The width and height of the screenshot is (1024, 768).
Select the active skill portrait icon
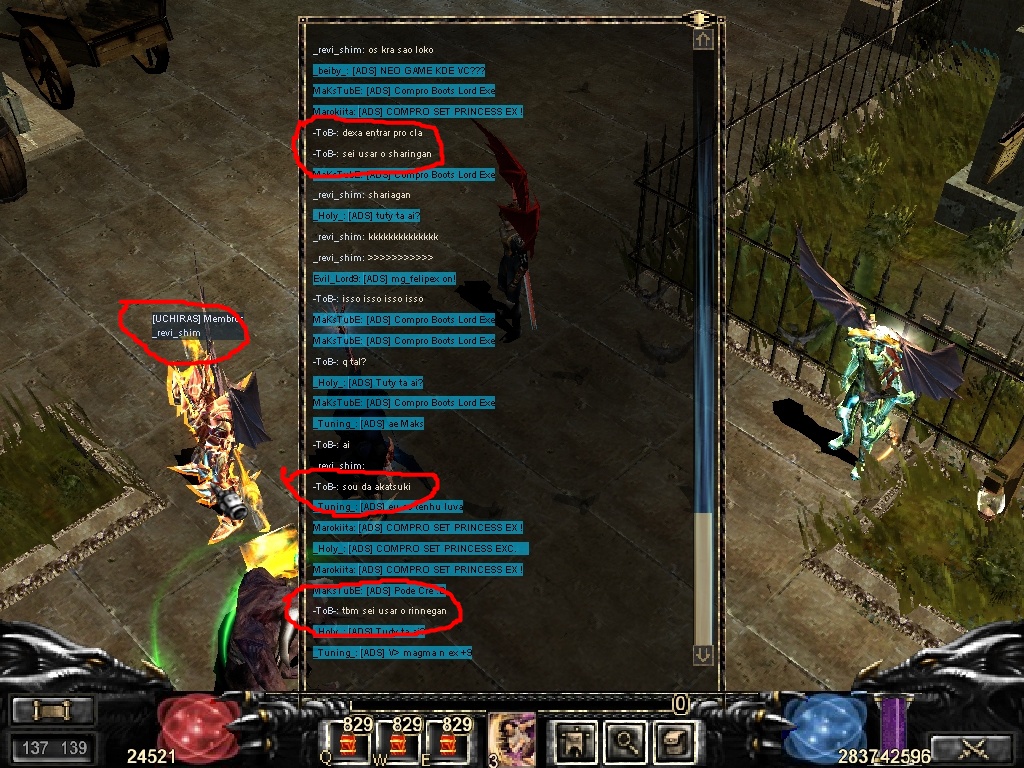click(x=508, y=739)
